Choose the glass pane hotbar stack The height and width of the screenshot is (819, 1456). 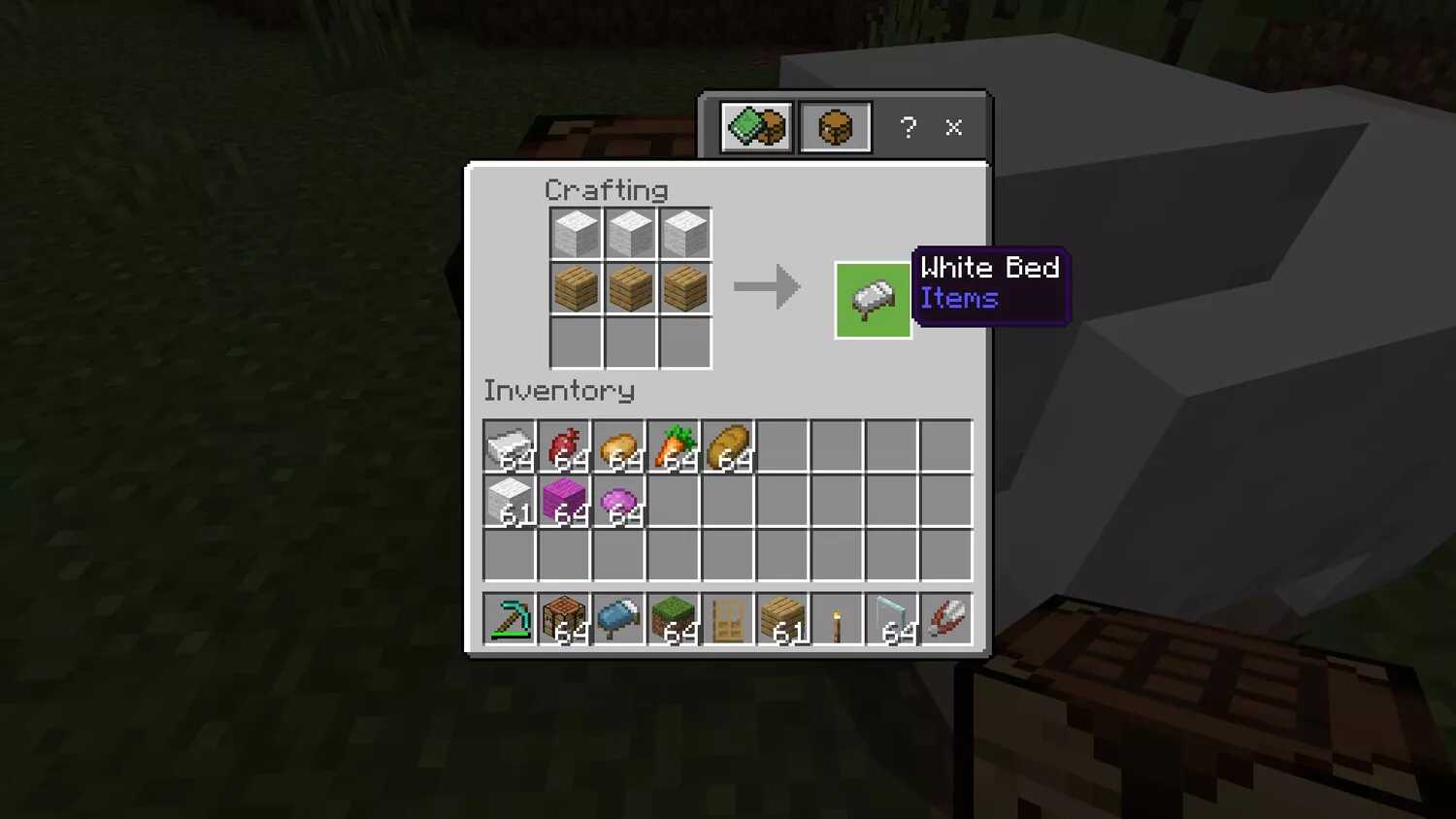[892, 619]
